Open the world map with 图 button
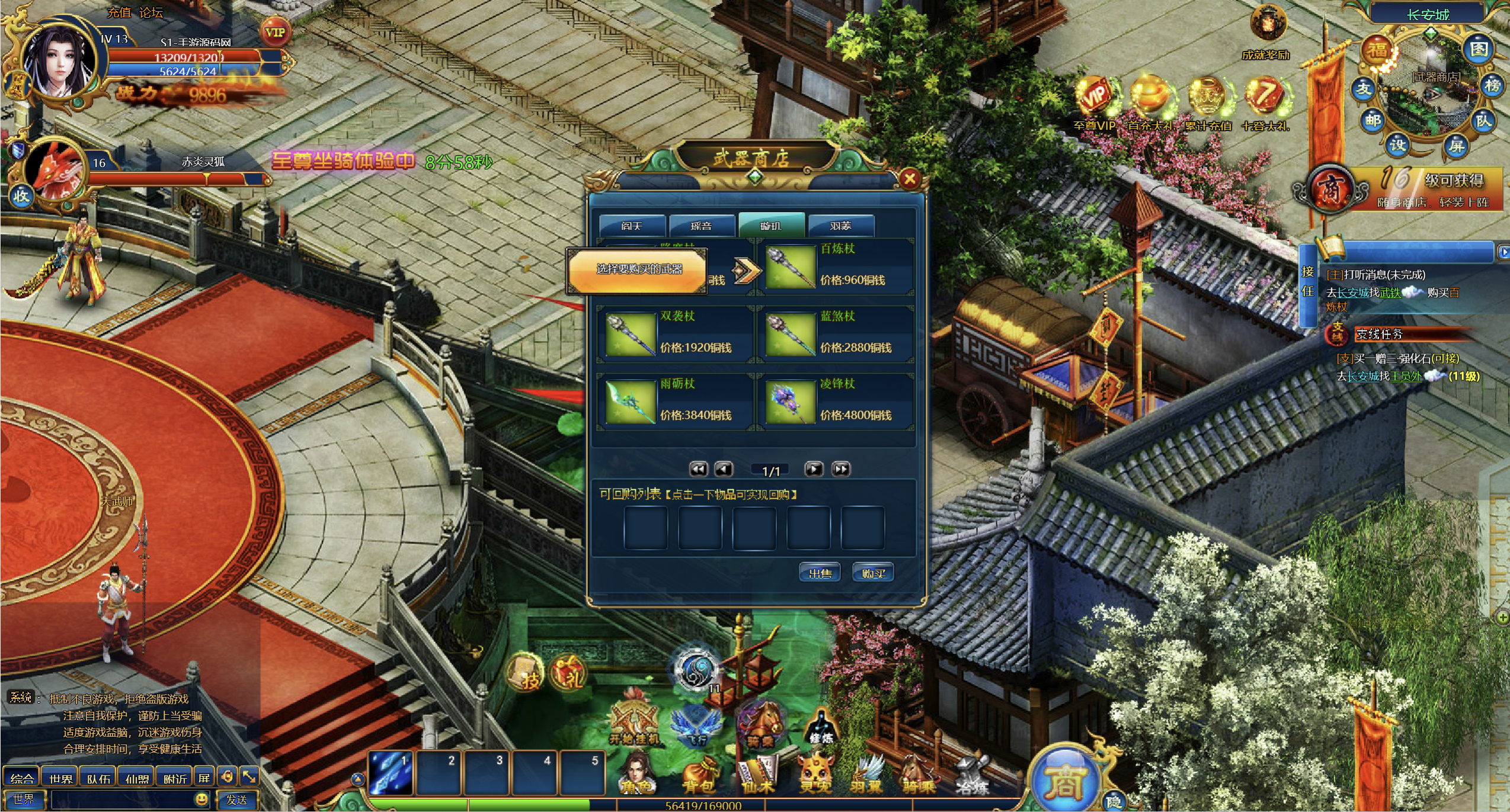The height and width of the screenshot is (812, 1510). (1479, 50)
